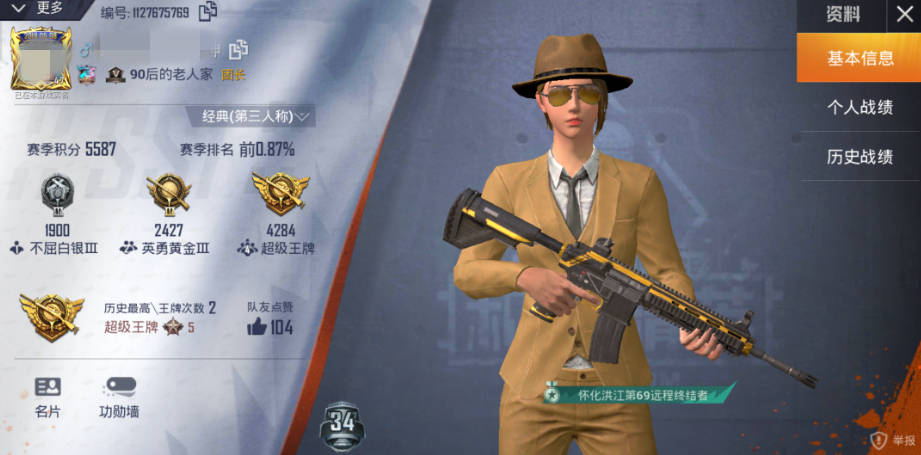921x455 pixels.
Task: Close the profile panel with the X
Action: point(901,15)
